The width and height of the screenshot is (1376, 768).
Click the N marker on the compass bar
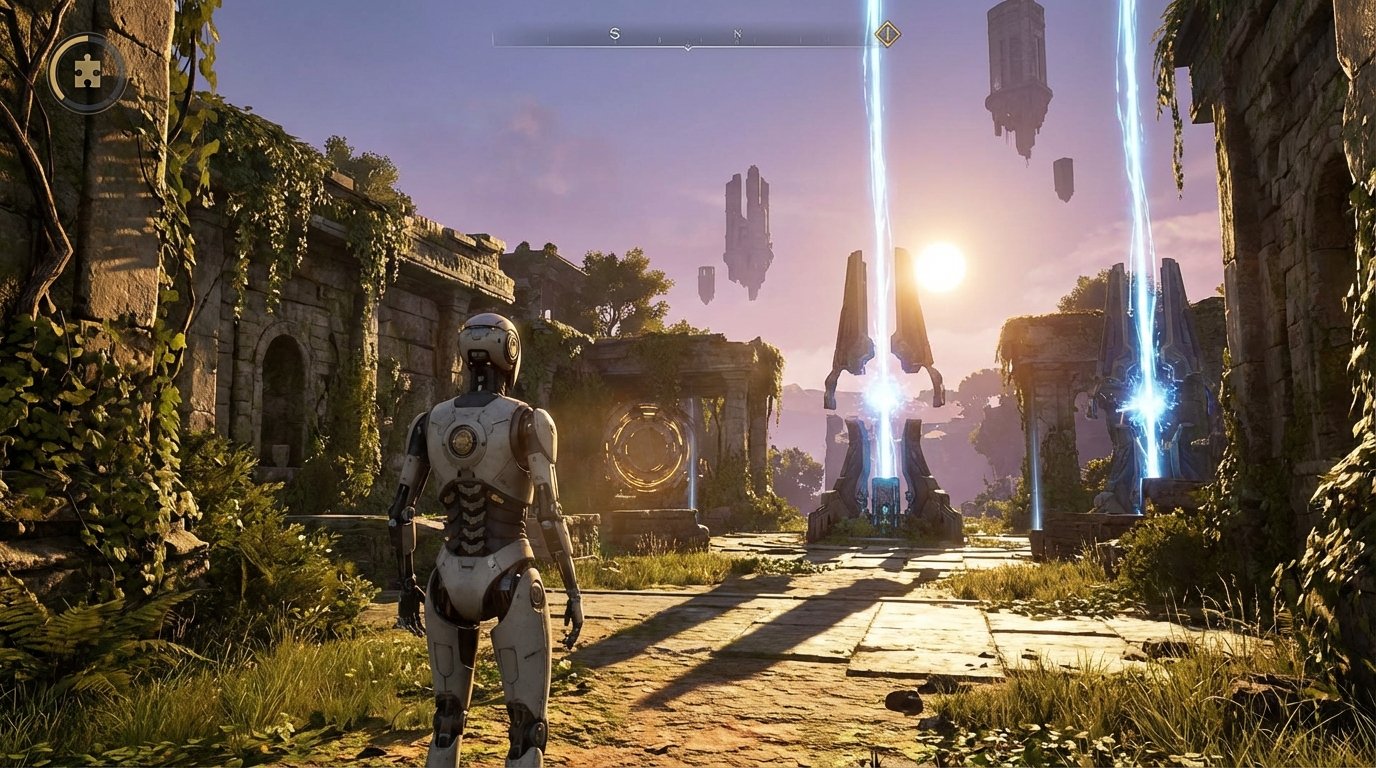(x=738, y=32)
